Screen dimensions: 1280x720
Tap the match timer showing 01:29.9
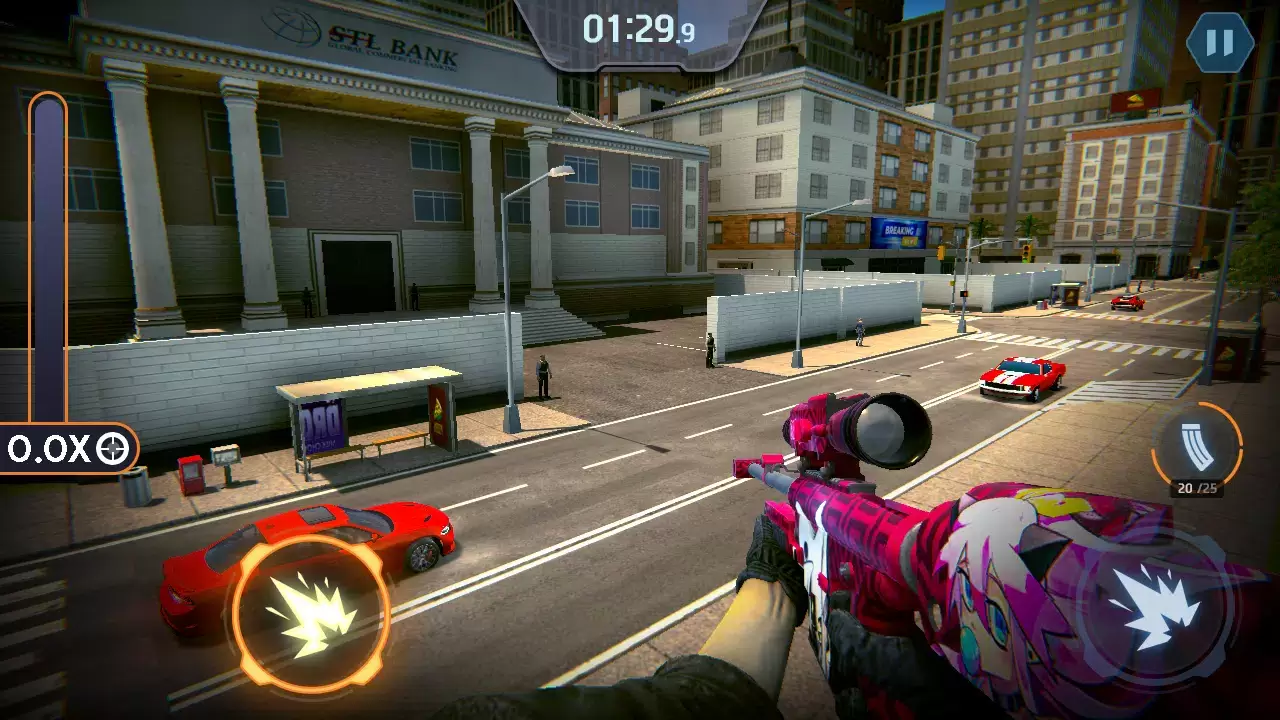[x=640, y=28]
